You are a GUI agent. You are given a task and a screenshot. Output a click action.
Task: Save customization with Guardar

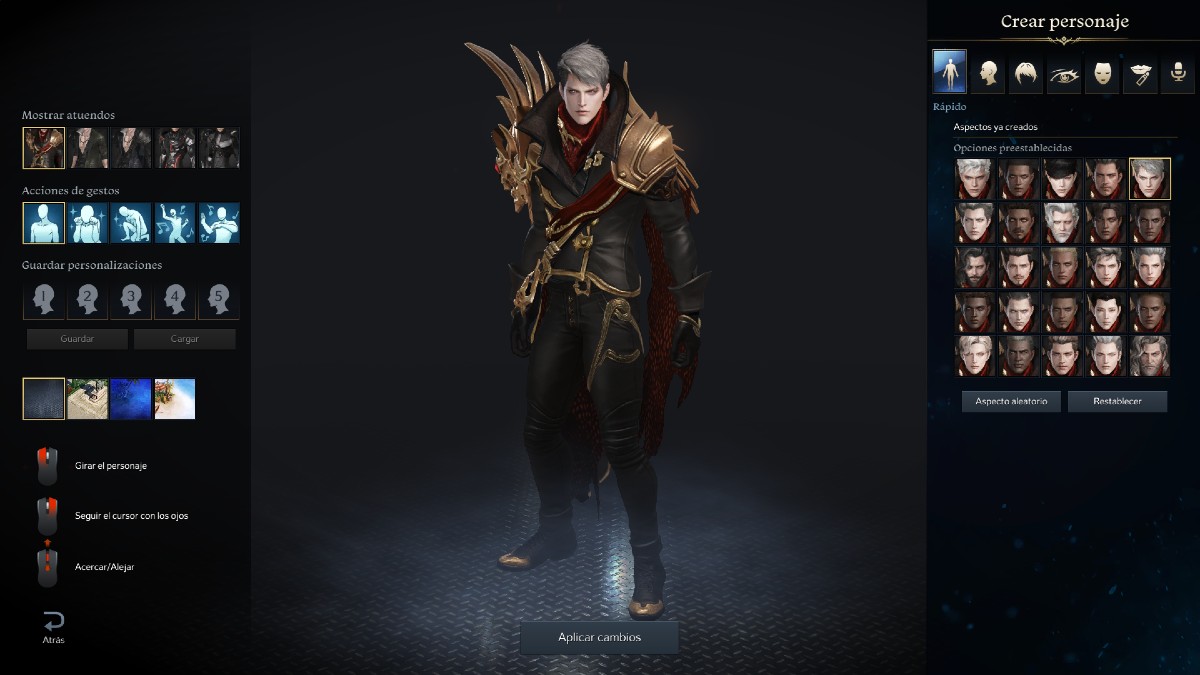77,339
